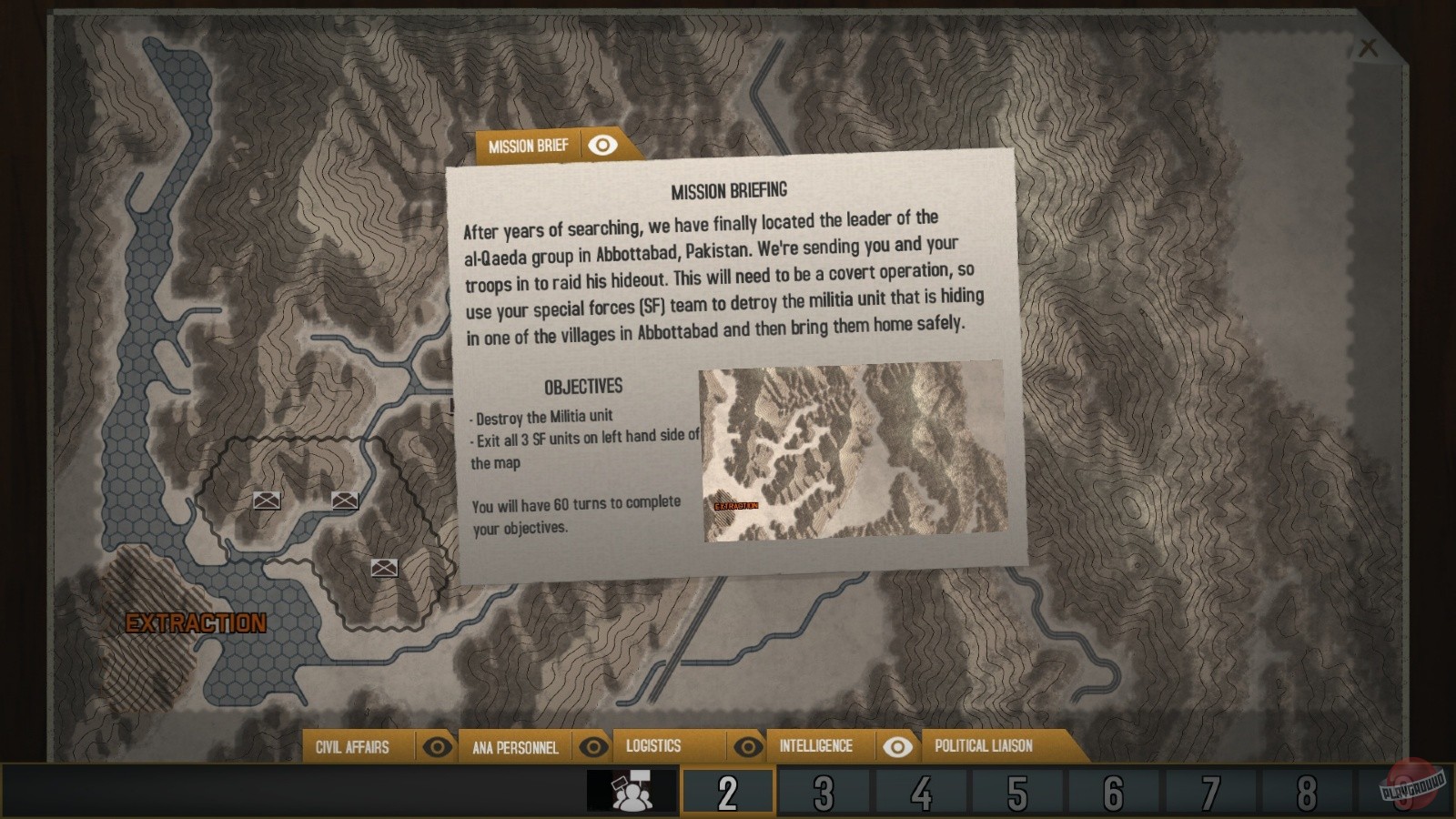Open the ANA Personnel eye toggle

click(x=595, y=746)
